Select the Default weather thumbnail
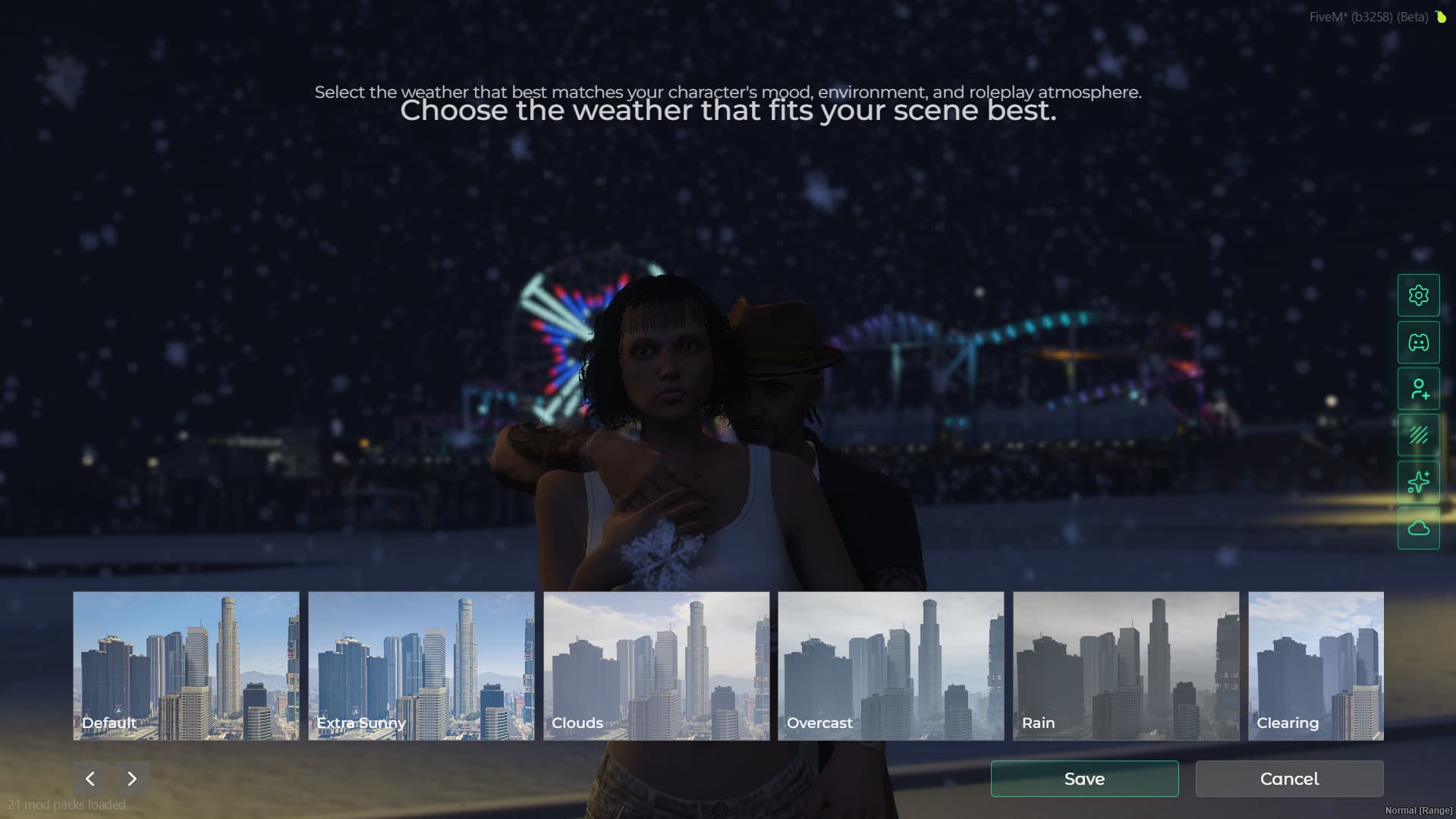 [186, 666]
